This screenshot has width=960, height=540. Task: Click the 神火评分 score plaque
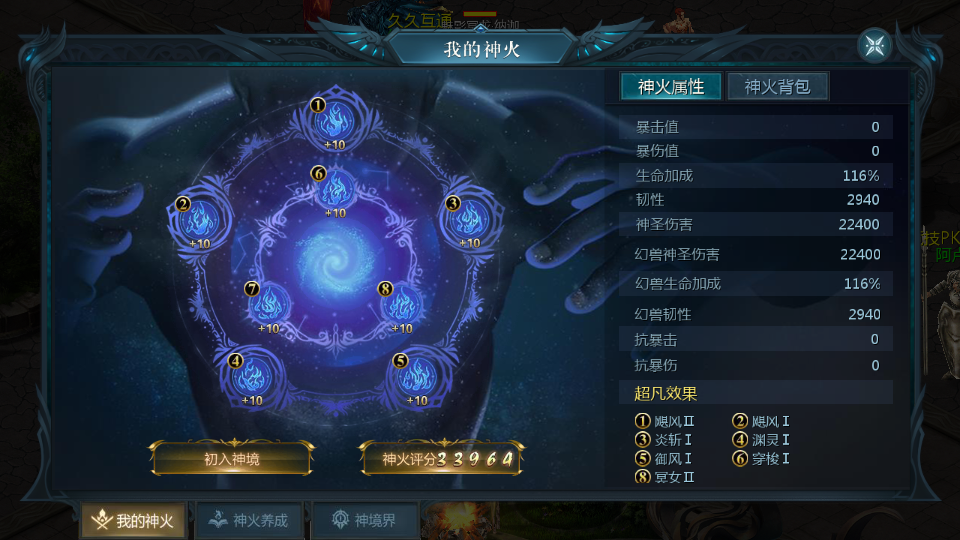pos(441,459)
